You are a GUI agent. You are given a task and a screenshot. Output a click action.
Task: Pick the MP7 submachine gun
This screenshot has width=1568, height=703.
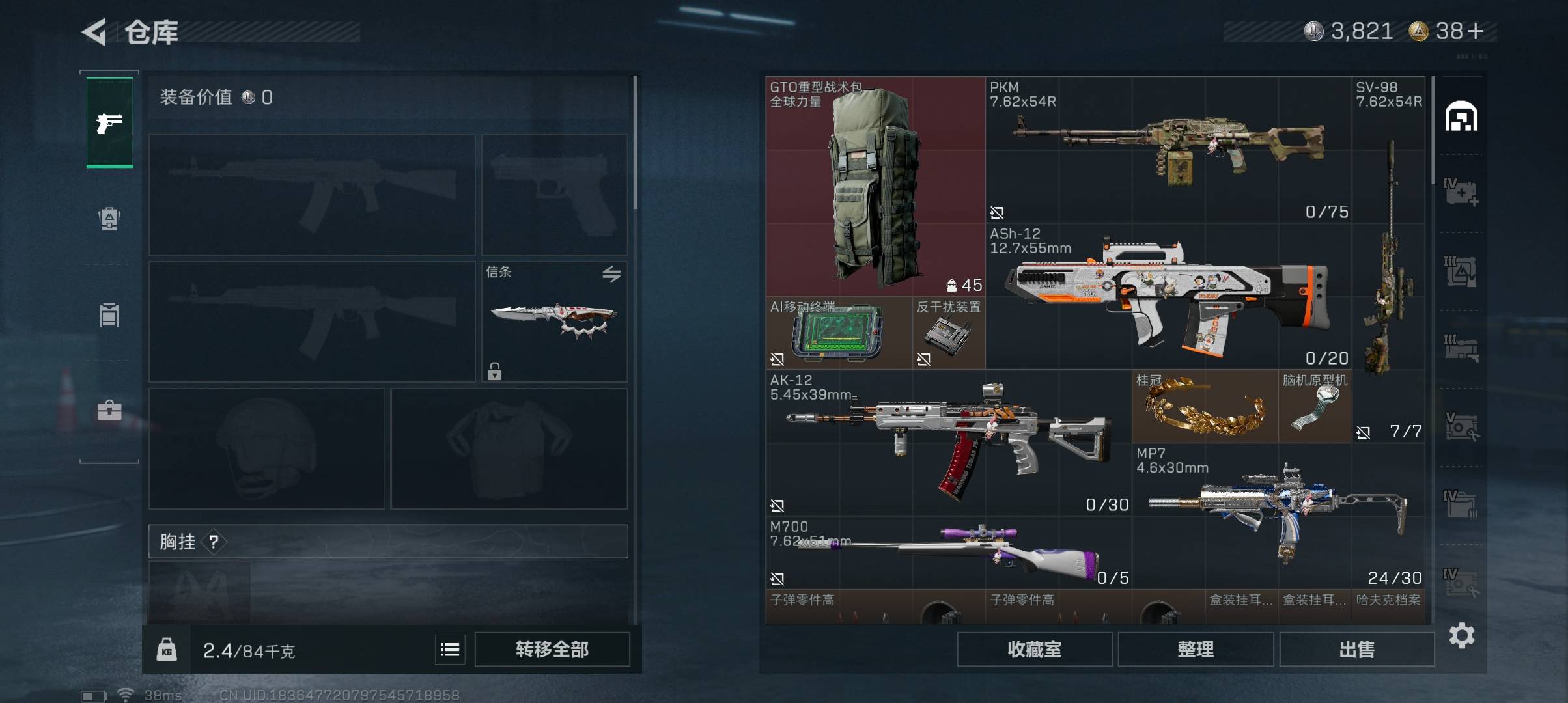[x=1278, y=516]
